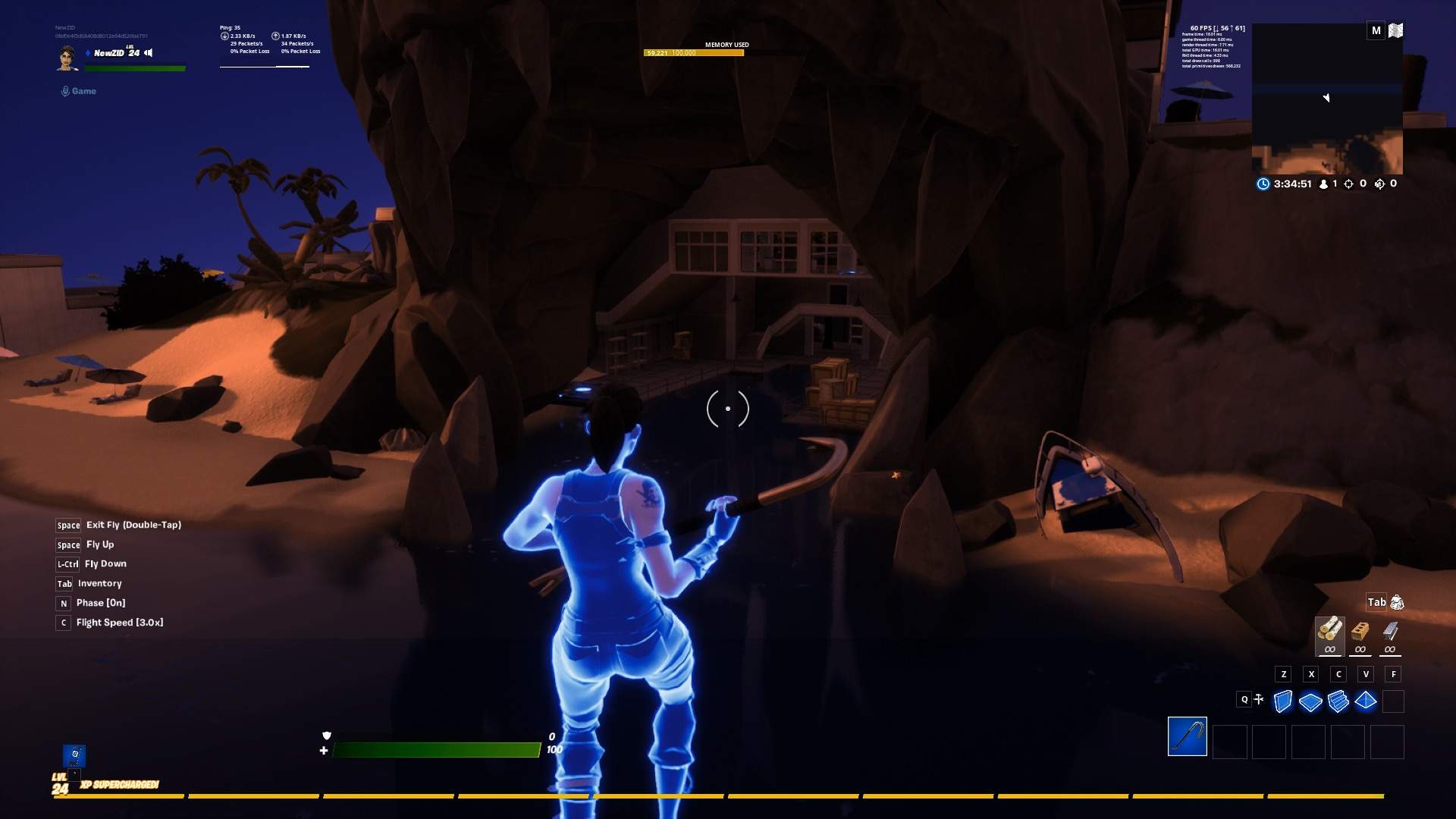Toggle the Game voice channel microphone
This screenshot has height=819, width=1456.
tap(65, 91)
